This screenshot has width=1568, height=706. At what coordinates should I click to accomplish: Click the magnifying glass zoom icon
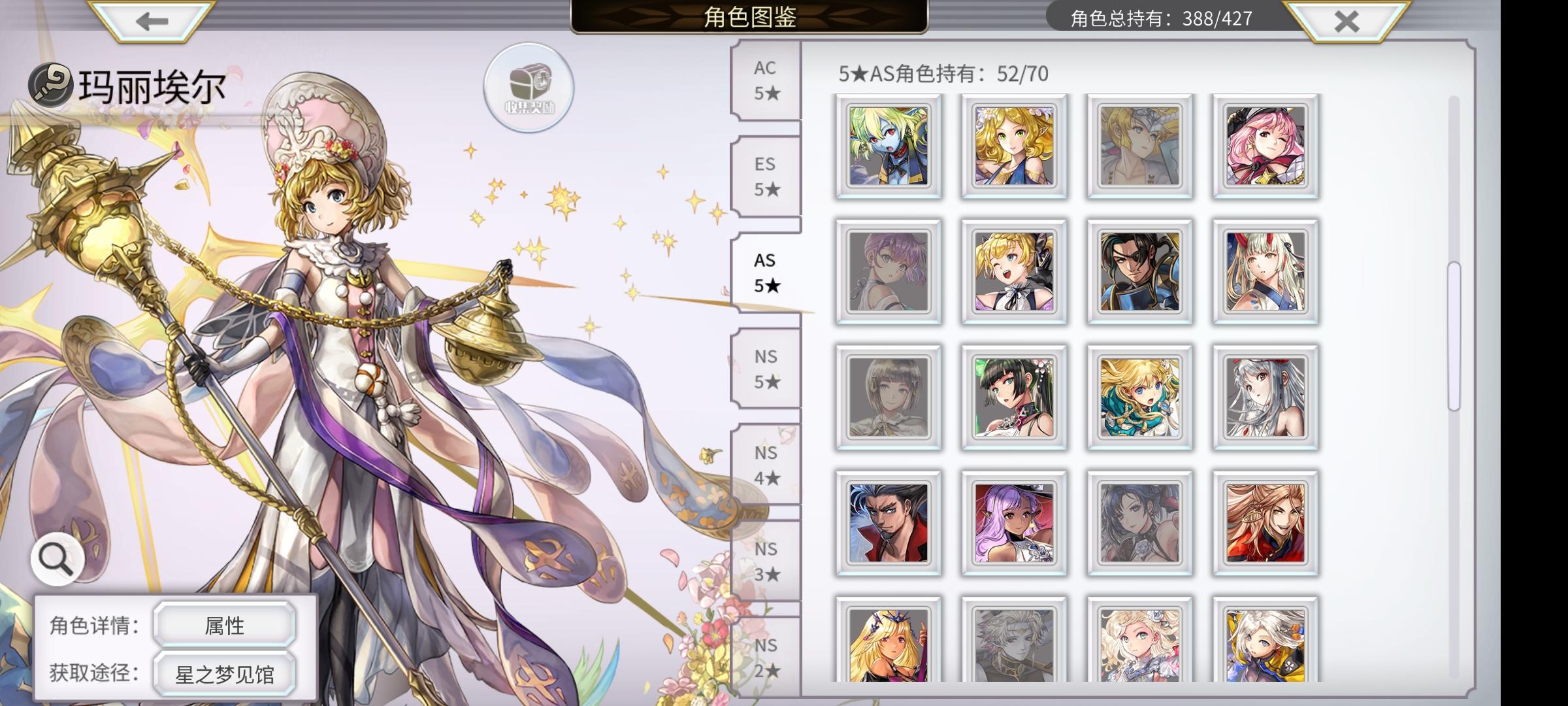(56, 559)
